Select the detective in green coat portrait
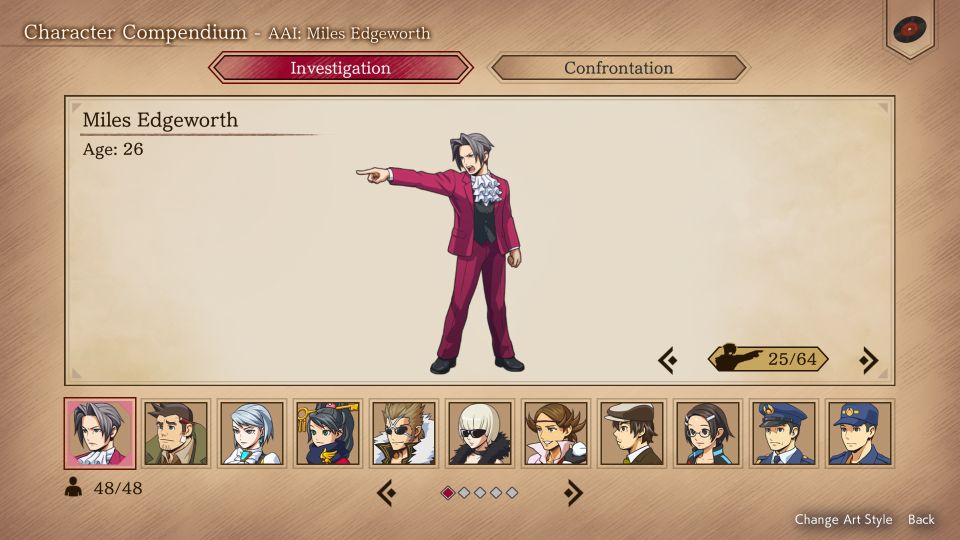This screenshot has height=540, width=960. (x=176, y=433)
